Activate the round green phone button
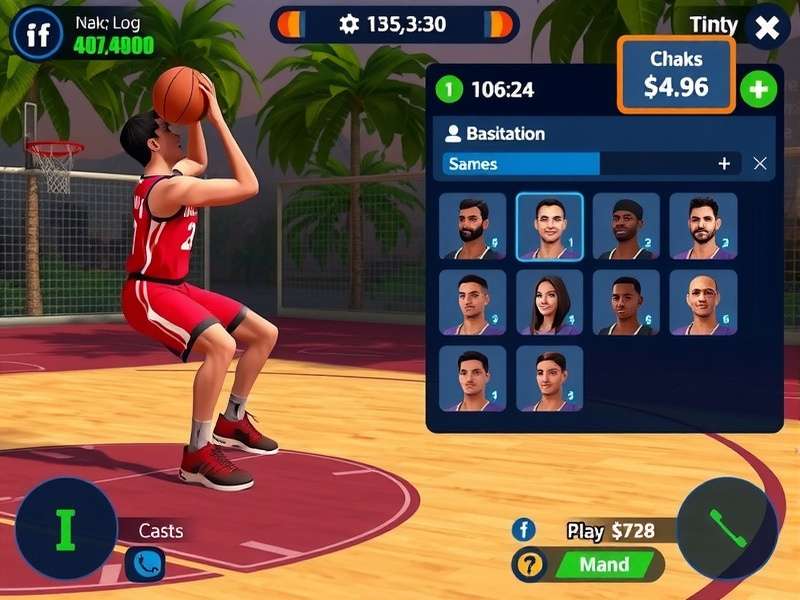This screenshot has height=600, width=800. point(727,528)
